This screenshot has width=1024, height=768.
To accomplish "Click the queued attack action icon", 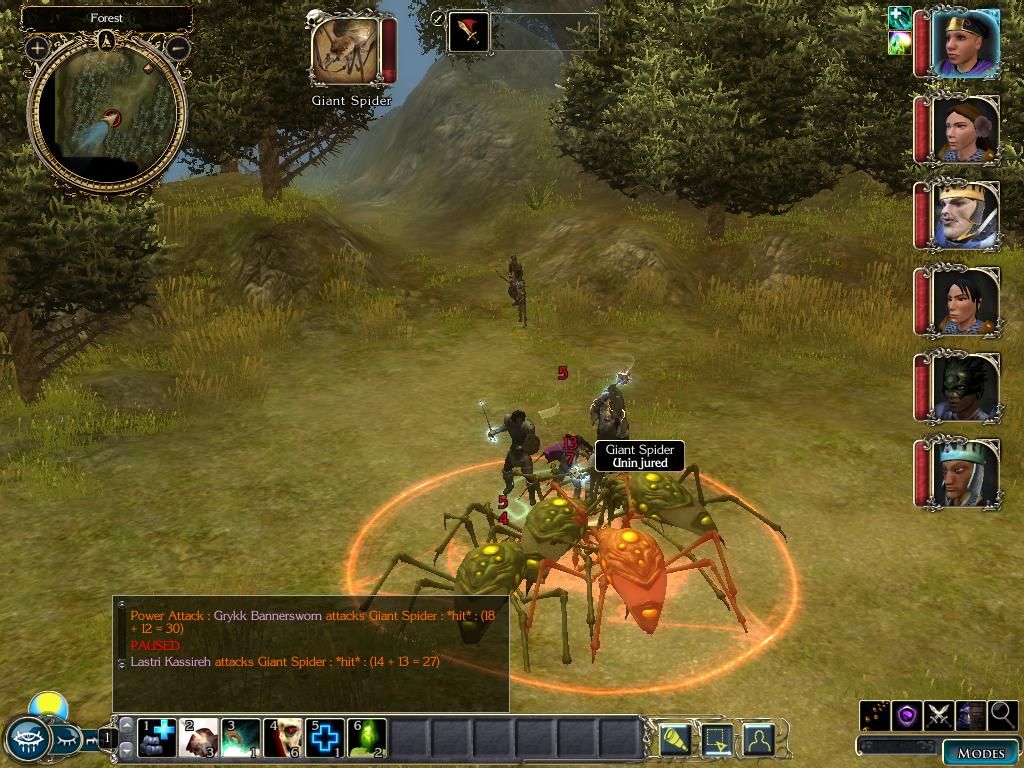I will (468, 32).
